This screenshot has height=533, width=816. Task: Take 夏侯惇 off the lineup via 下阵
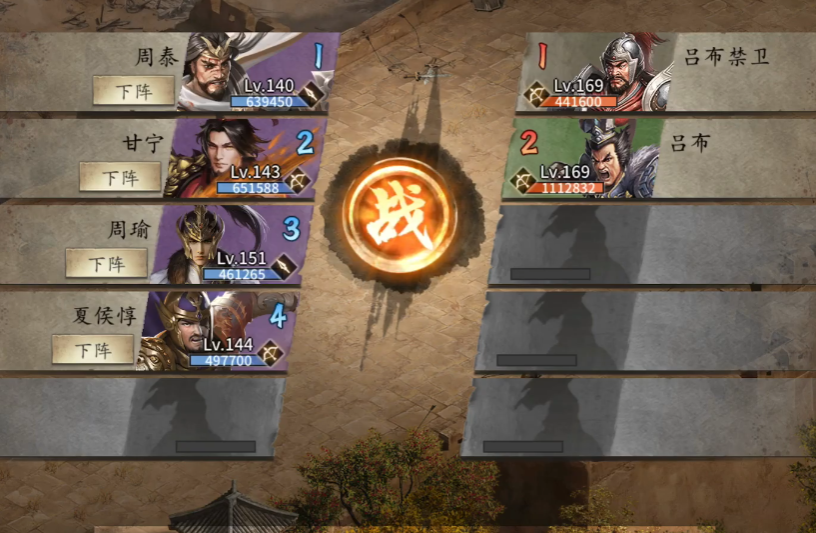(x=92, y=349)
